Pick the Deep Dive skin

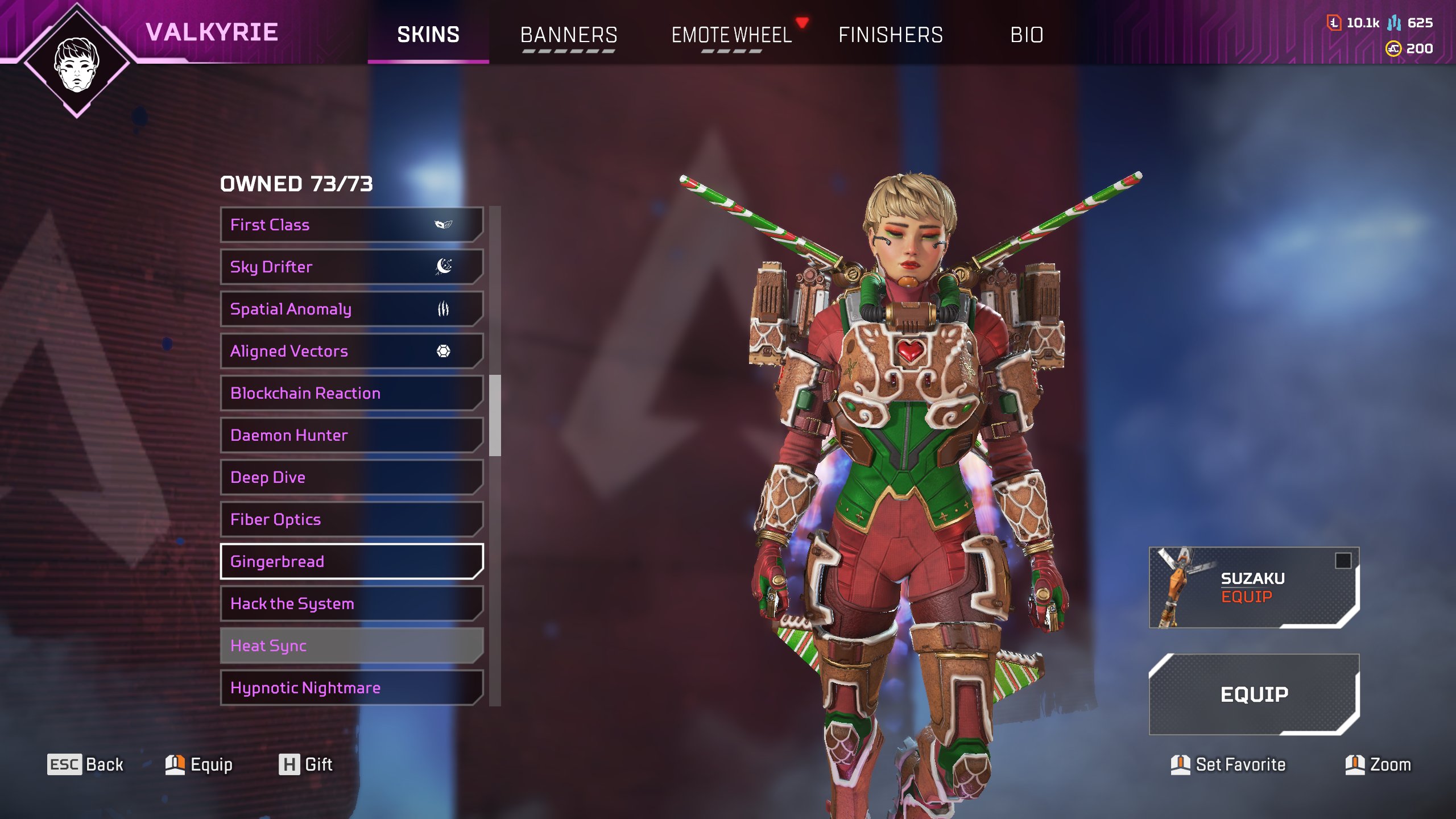click(x=351, y=477)
